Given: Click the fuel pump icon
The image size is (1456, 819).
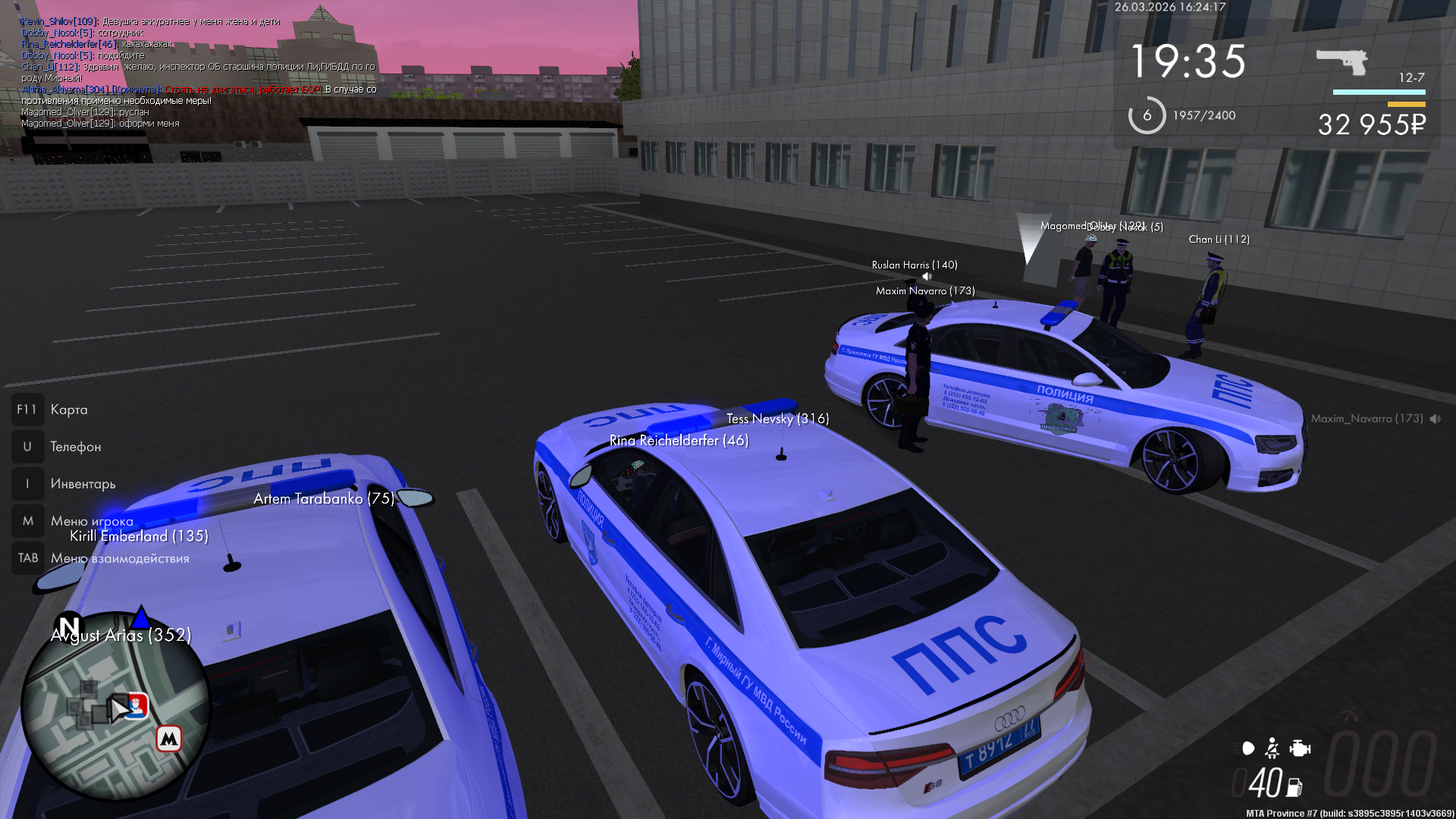Looking at the screenshot, I should [x=1294, y=787].
